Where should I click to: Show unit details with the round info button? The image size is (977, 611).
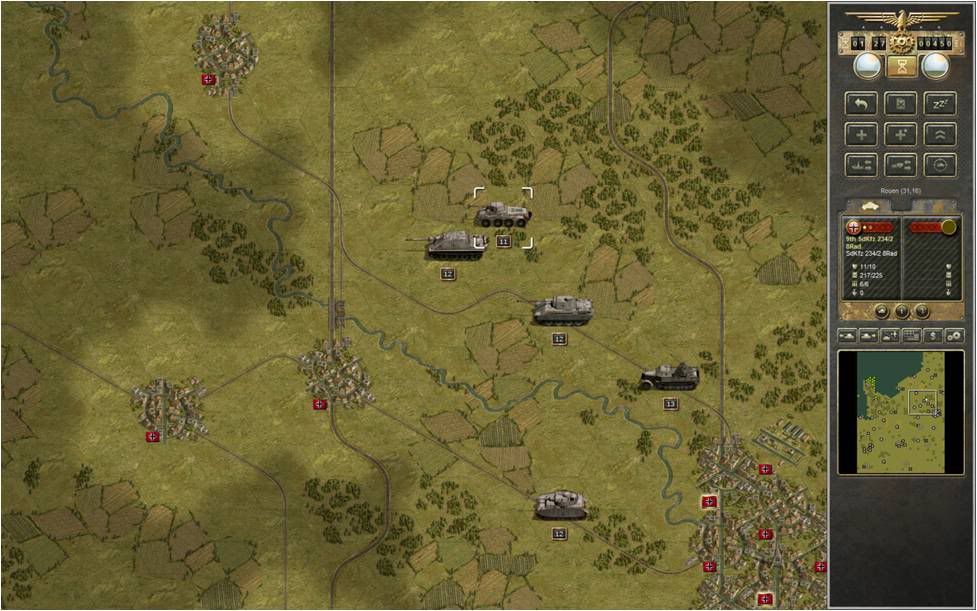[902, 310]
